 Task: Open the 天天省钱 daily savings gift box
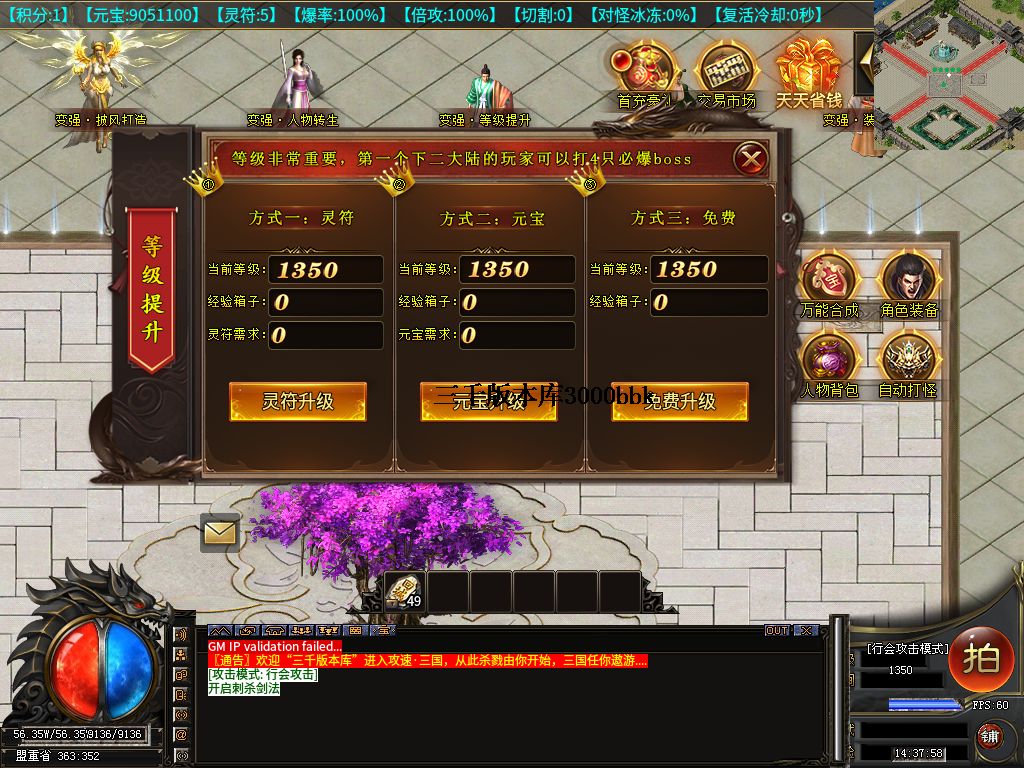[x=809, y=72]
